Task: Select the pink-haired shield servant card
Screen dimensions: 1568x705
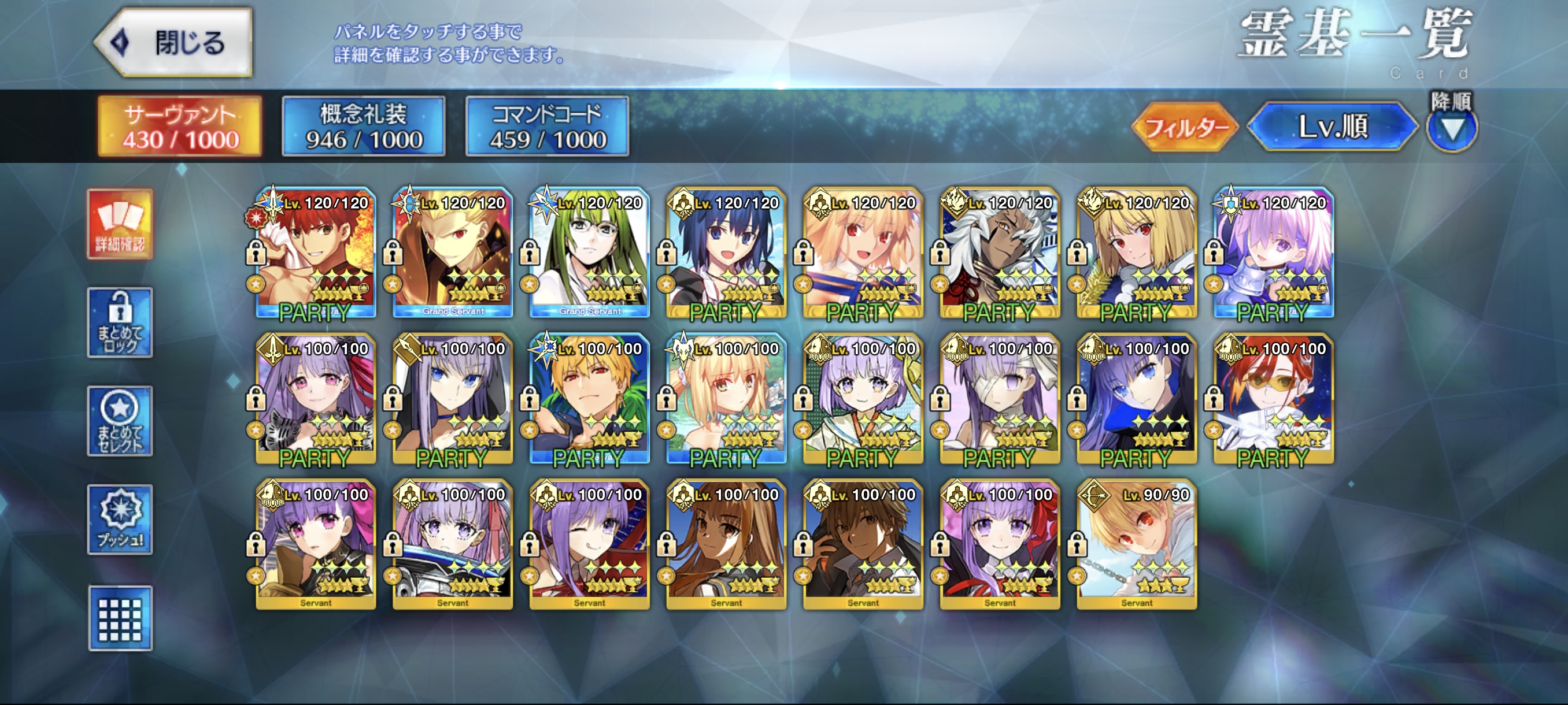Action: 1273,253
